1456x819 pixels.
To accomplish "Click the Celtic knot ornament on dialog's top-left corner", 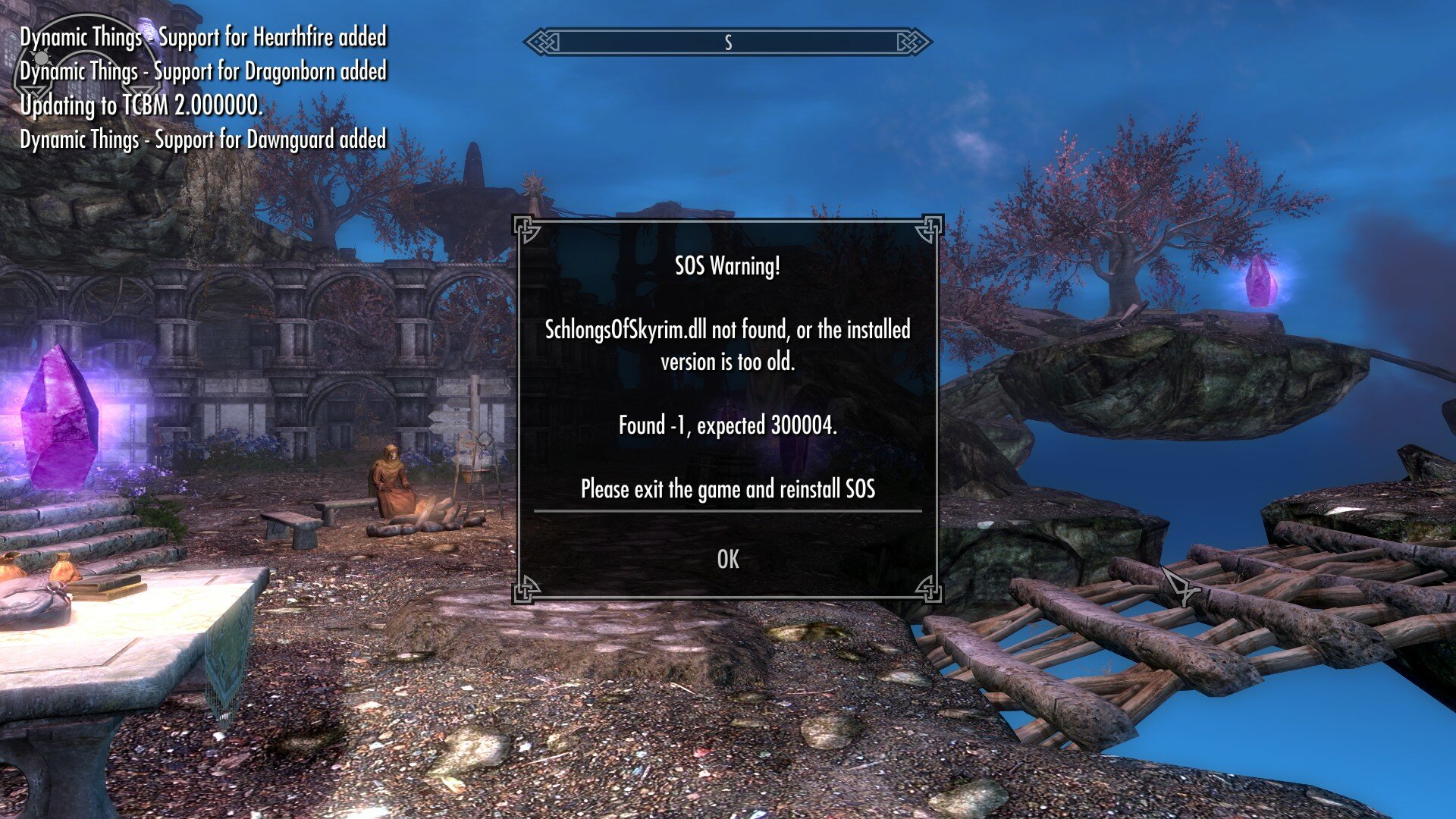I will (x=524, y=227).
